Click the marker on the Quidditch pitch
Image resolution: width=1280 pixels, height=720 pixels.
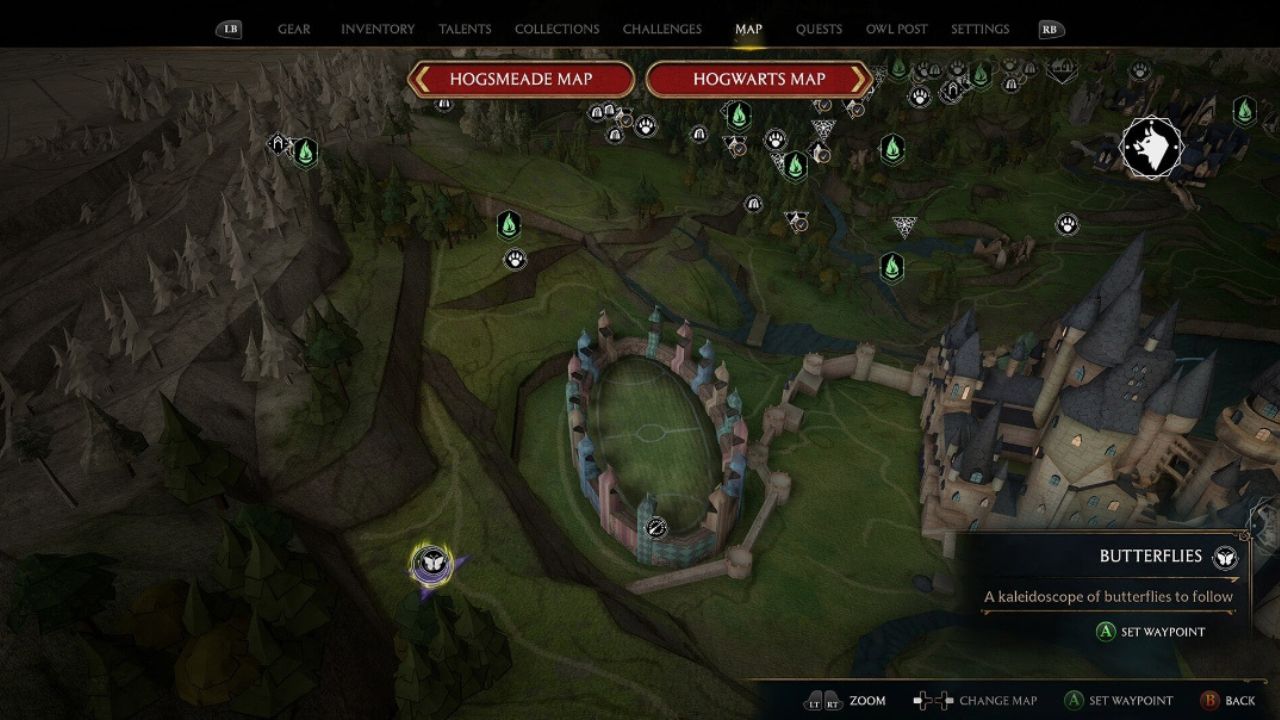click(x=656, y=527)
